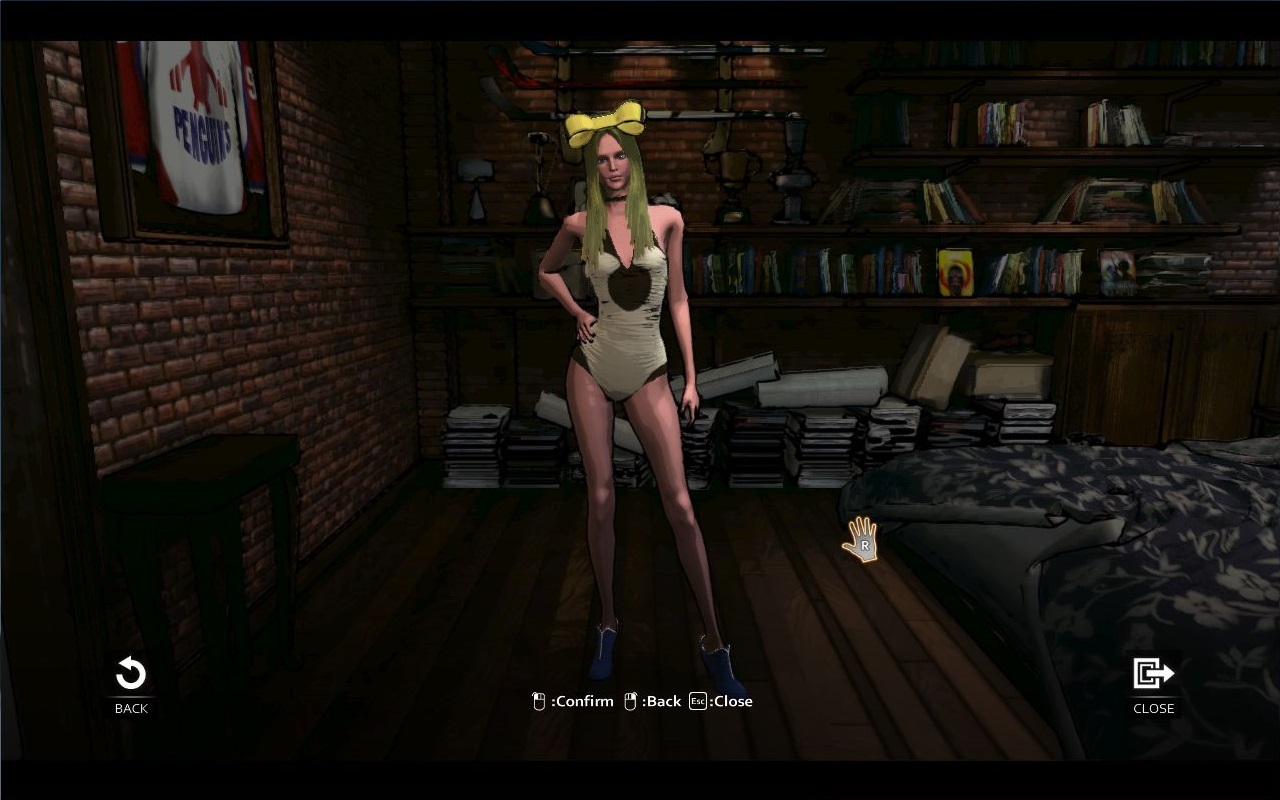Click the BACK rotation arrow icon
This screenshot has height=800, width=1280.
[130, 674]
